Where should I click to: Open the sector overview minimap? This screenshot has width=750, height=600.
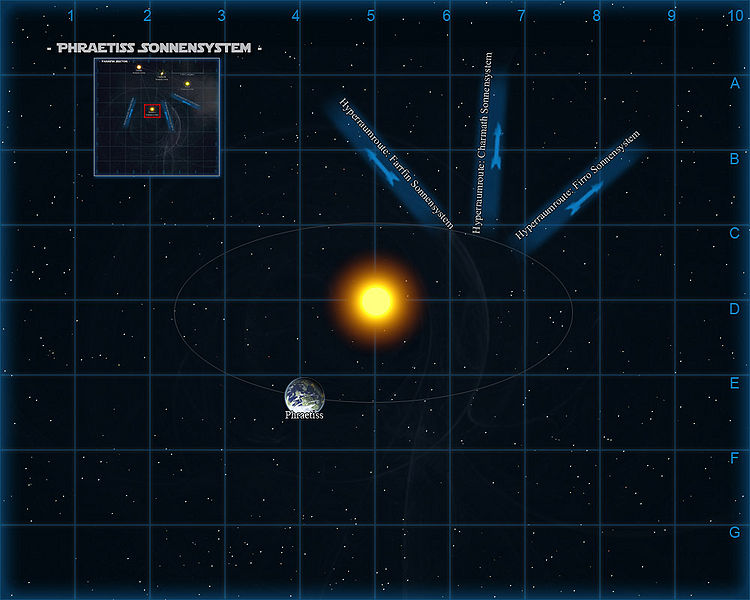(x=157, y=116)
